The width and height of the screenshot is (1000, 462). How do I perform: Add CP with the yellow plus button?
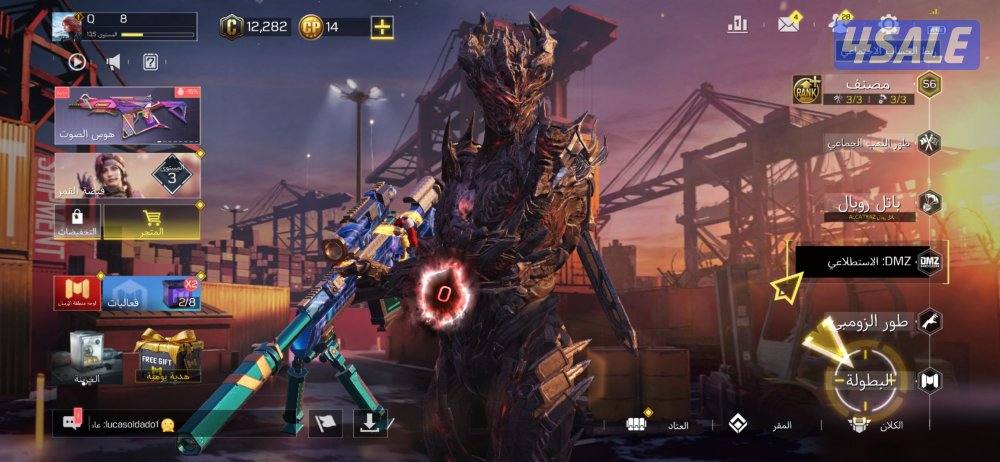(382, 27)
